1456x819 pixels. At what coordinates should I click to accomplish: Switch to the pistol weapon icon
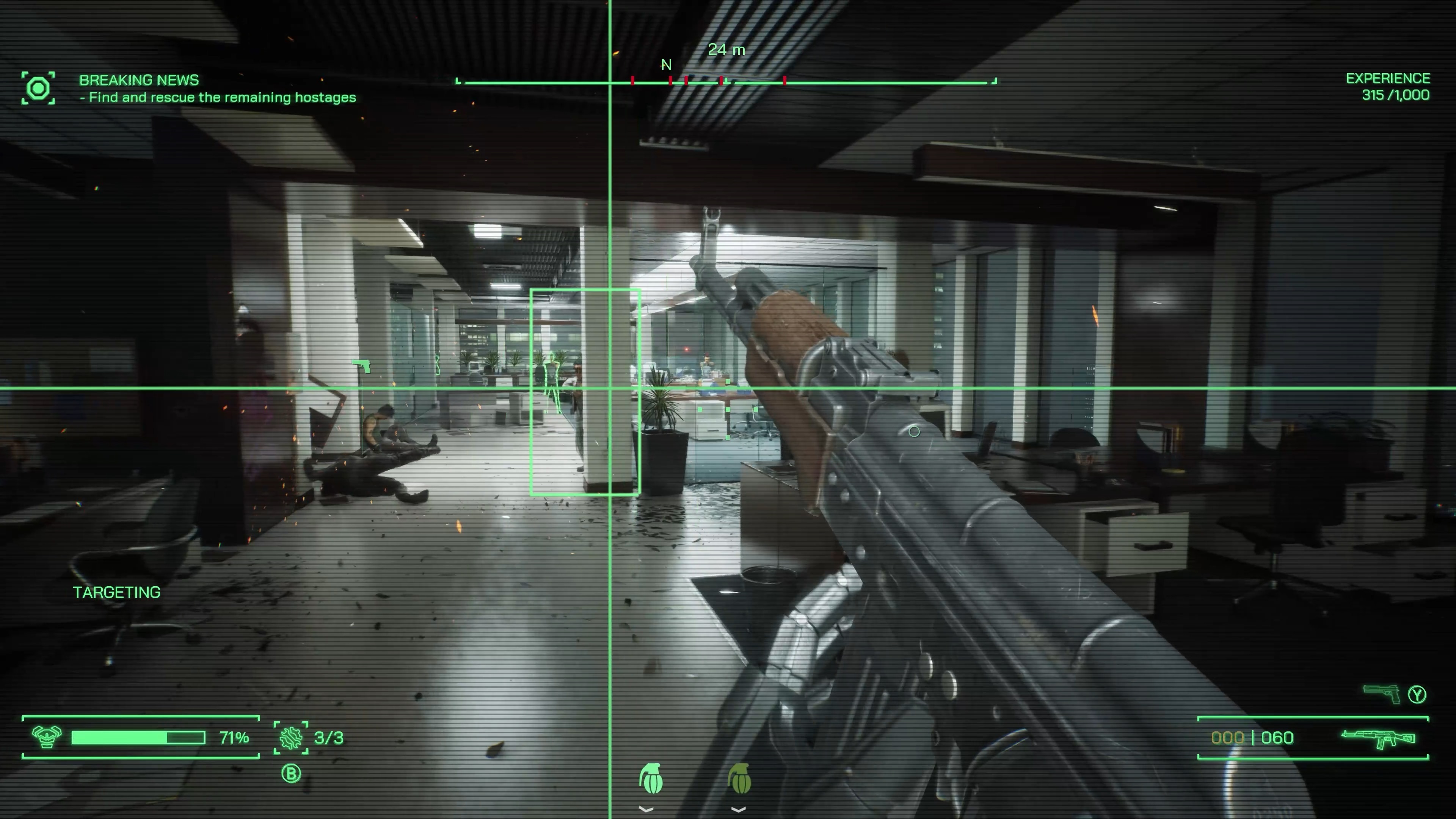[1381, 693]
